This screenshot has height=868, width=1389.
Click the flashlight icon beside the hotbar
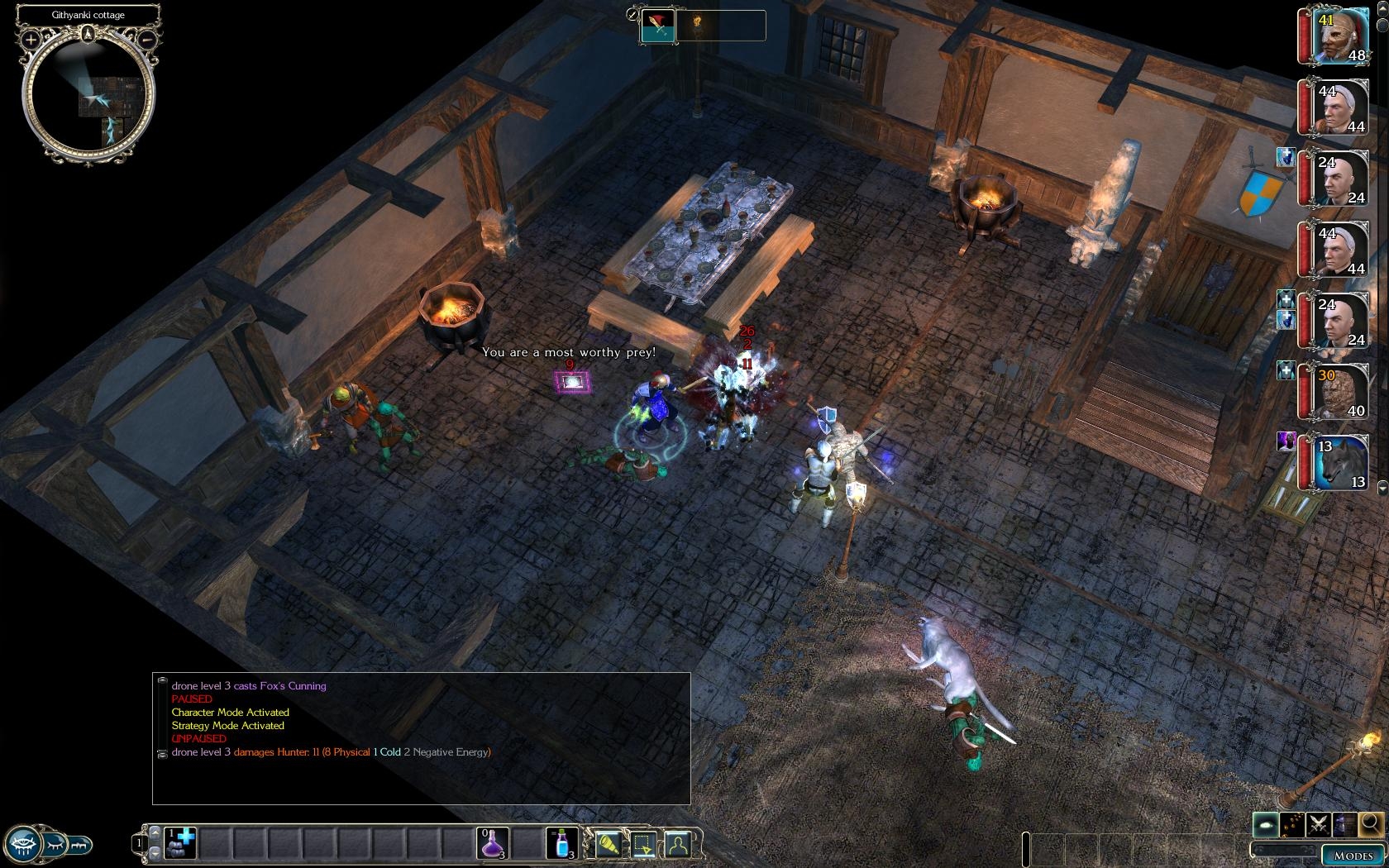(x=608, y=844)
